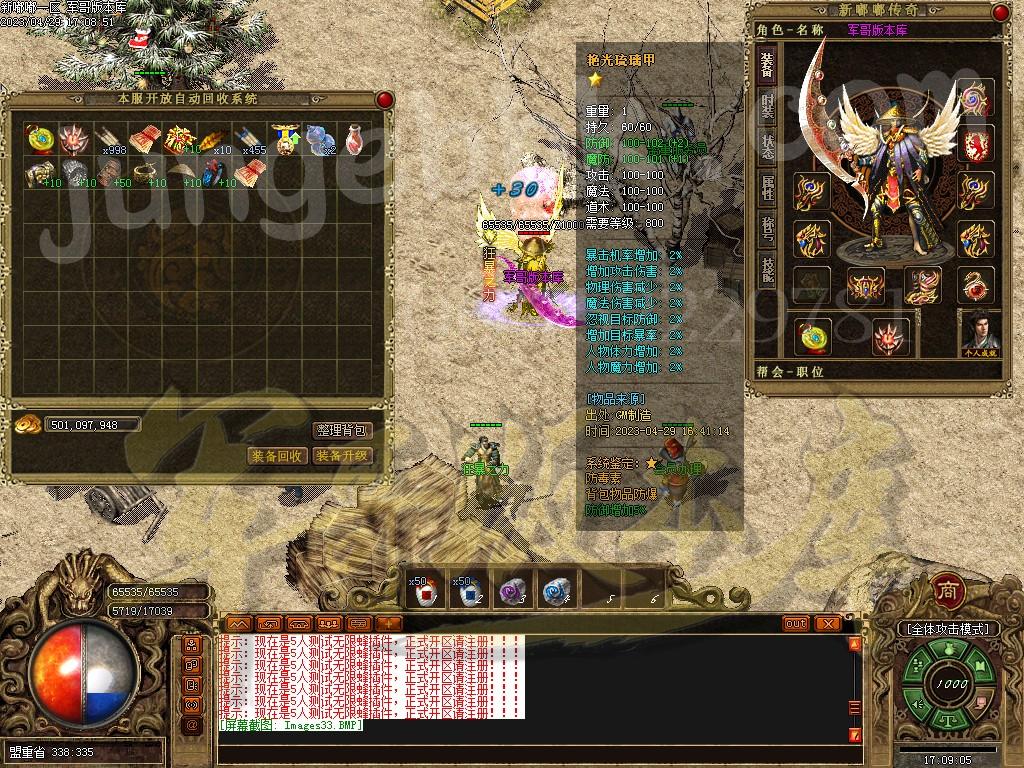The width and height of the screenshot is (1024, 768).
Task: Switch to the 状态 status tab
Action: 767,146
